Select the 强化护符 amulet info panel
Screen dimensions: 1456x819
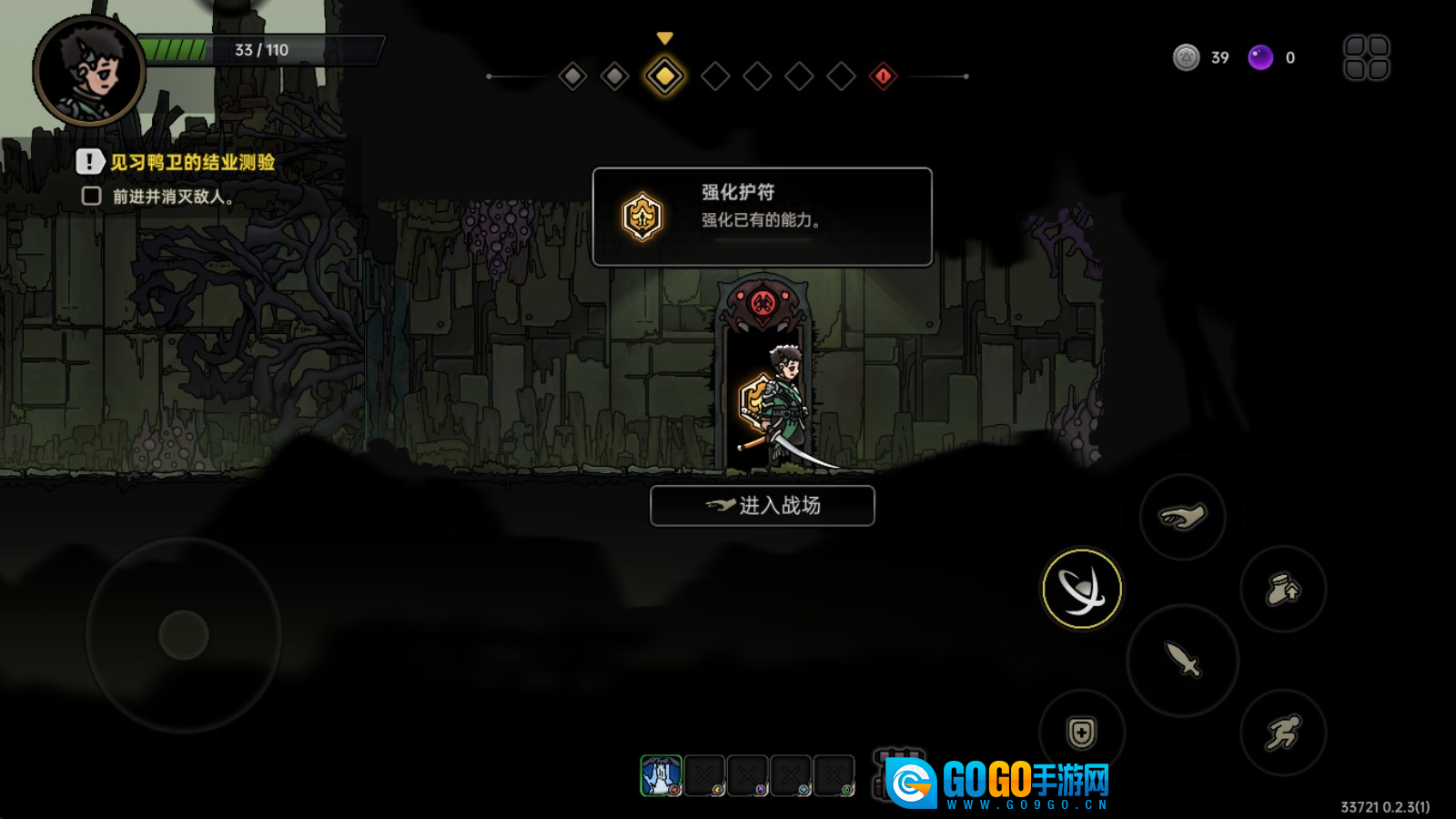[763, 217]
